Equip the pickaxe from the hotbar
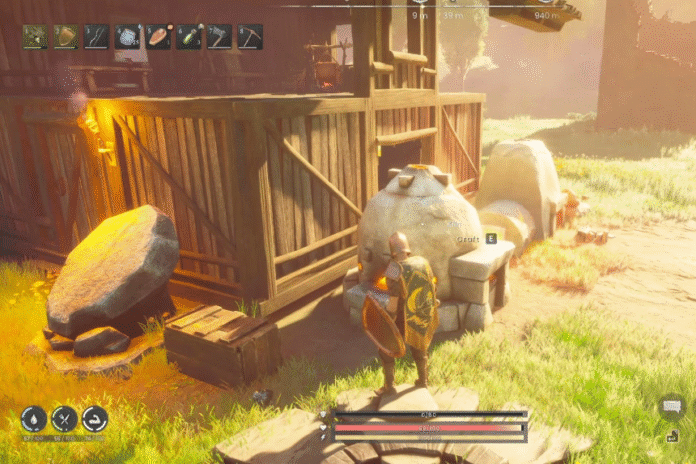Image resolution: width=696 pixels, height=464 pixels. point(250,37)
